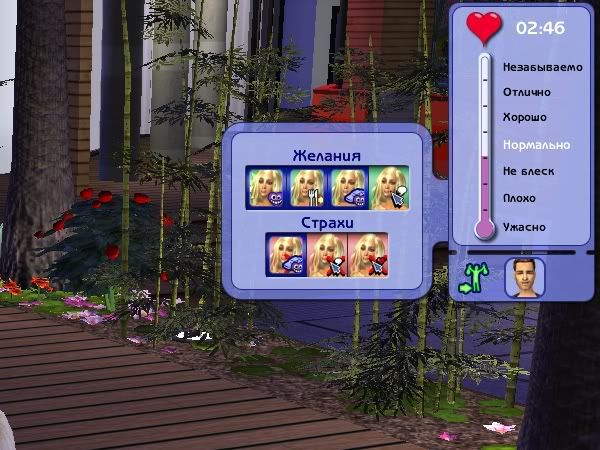This screenshot has height=450, width=600.
Task: Select the date partner's portrait
Action: (524, 277)
